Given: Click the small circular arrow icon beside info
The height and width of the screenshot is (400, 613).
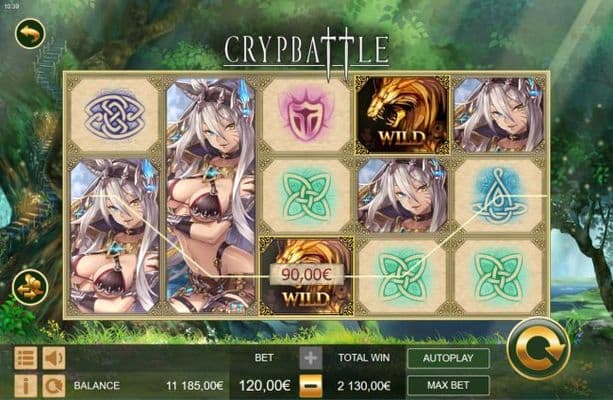Looking at the screenshot, I should (x=53, y=385).
